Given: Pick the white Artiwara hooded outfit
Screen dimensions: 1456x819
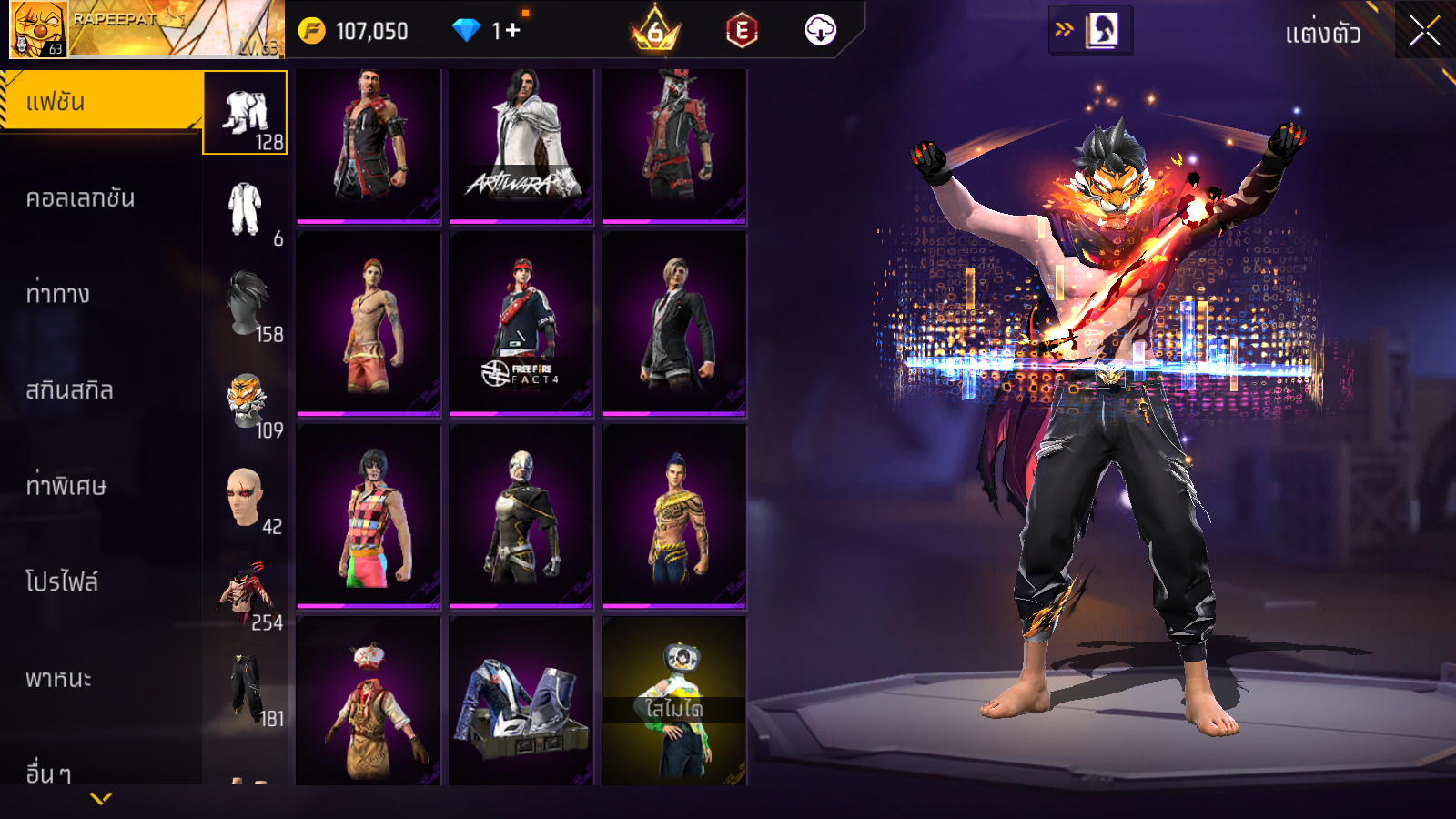Looking at the screenshot, I should click(521, 146).
